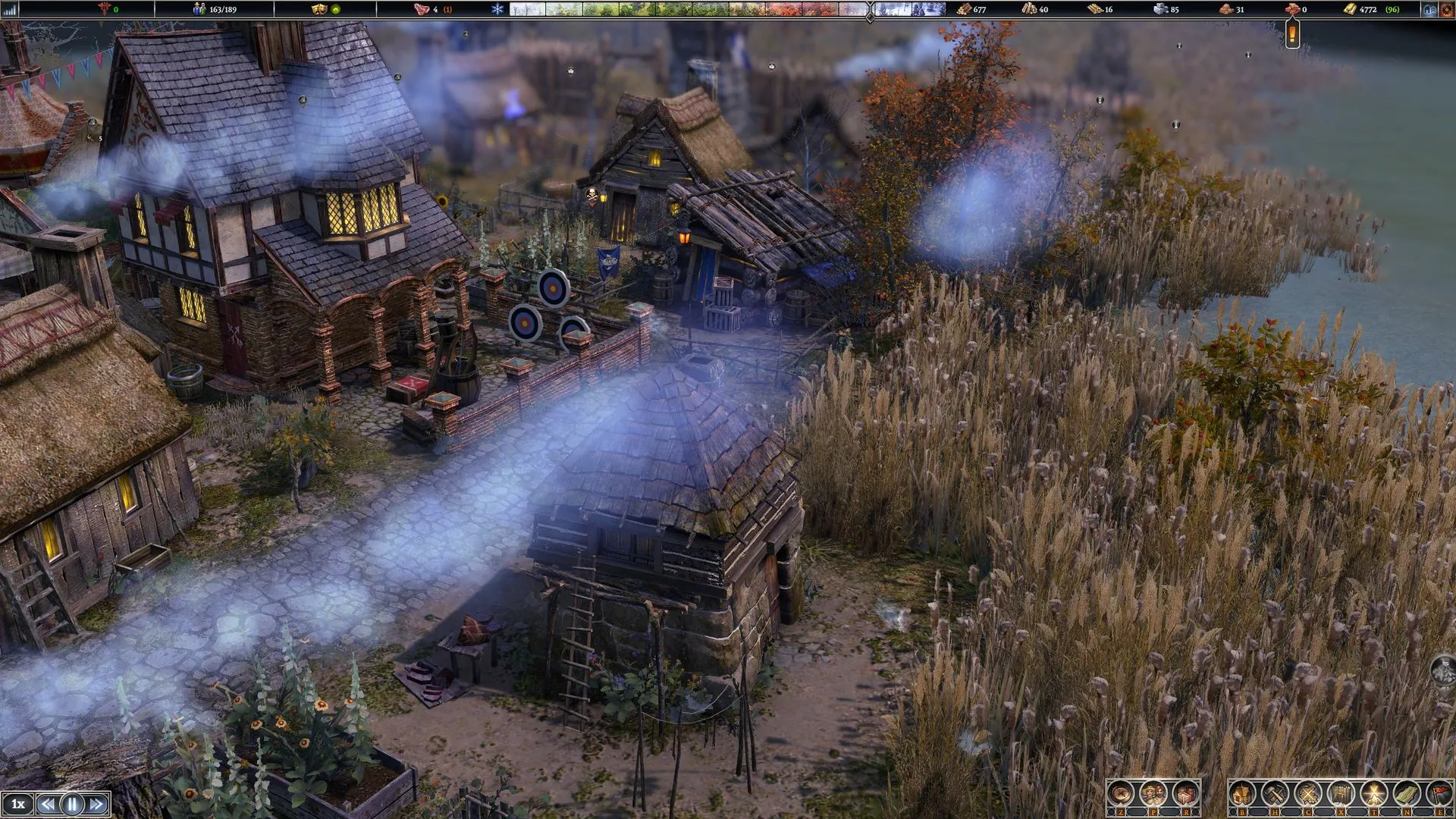Open the building construction menu
Screen dimensions: 1456x819
(1242, 795)
